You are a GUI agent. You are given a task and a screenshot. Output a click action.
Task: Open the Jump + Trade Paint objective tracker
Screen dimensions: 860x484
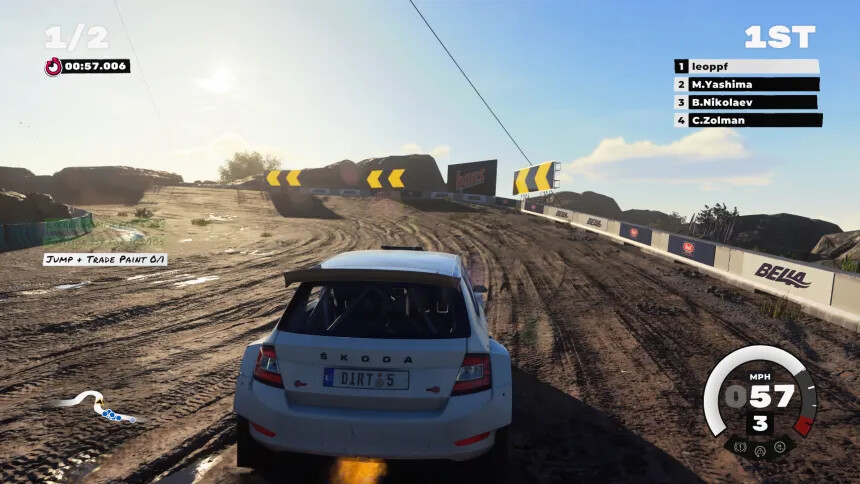pos(105,260)
